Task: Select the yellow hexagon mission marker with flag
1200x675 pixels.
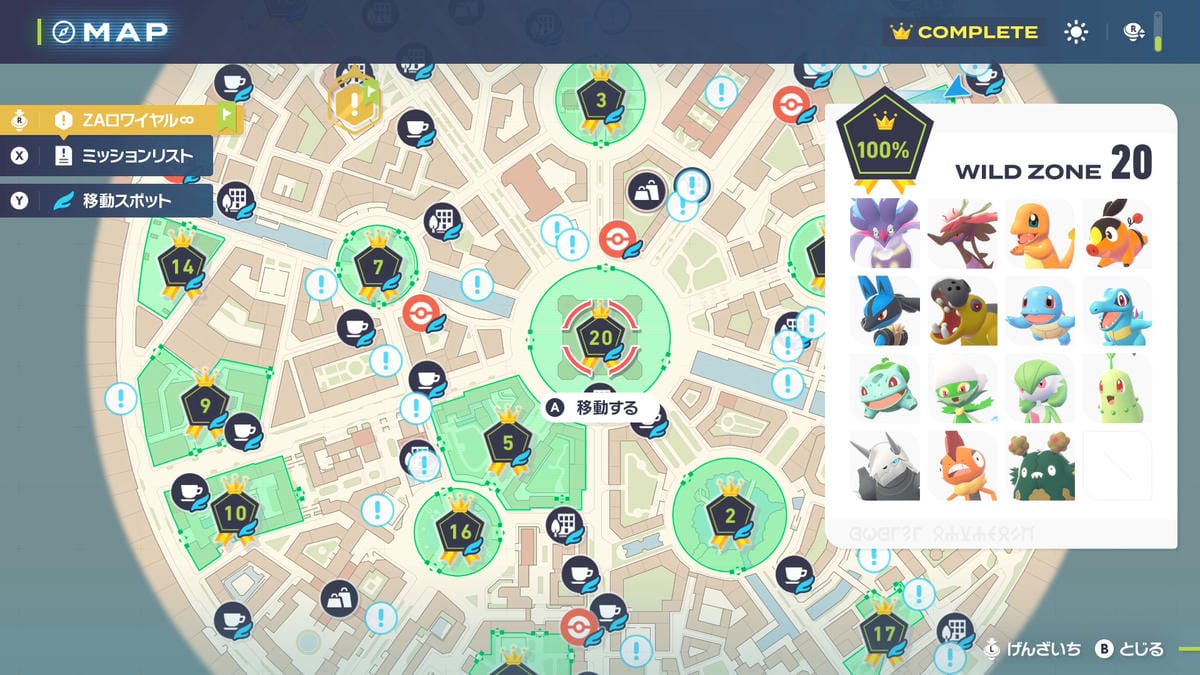Action: [353, 100]
